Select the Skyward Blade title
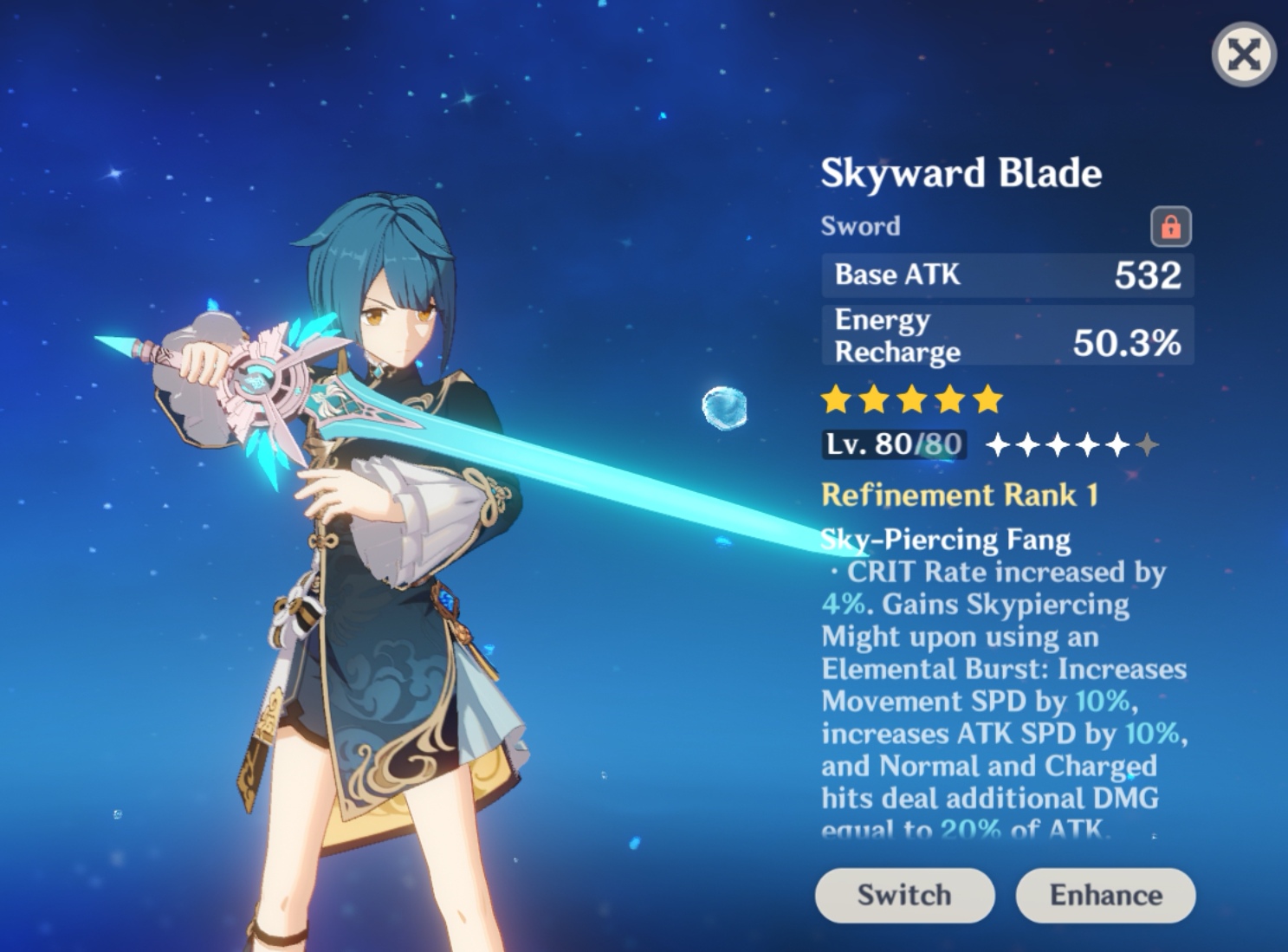Screen dimensions: 1288x952 (x=961, y=172)
